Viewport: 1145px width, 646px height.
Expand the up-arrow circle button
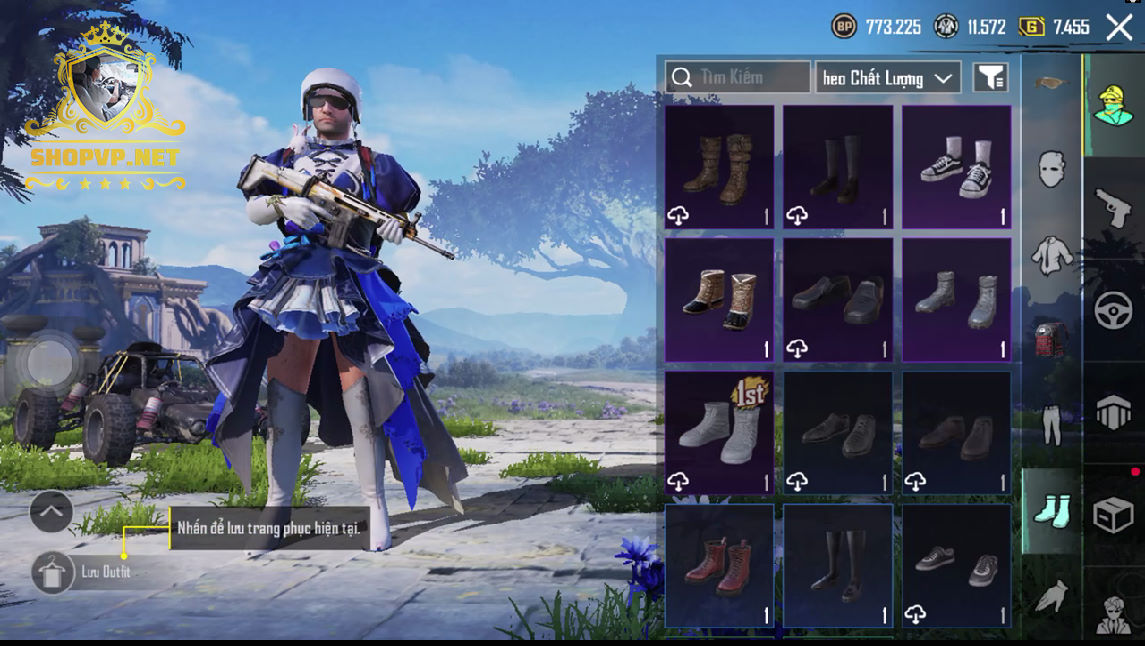51,512
